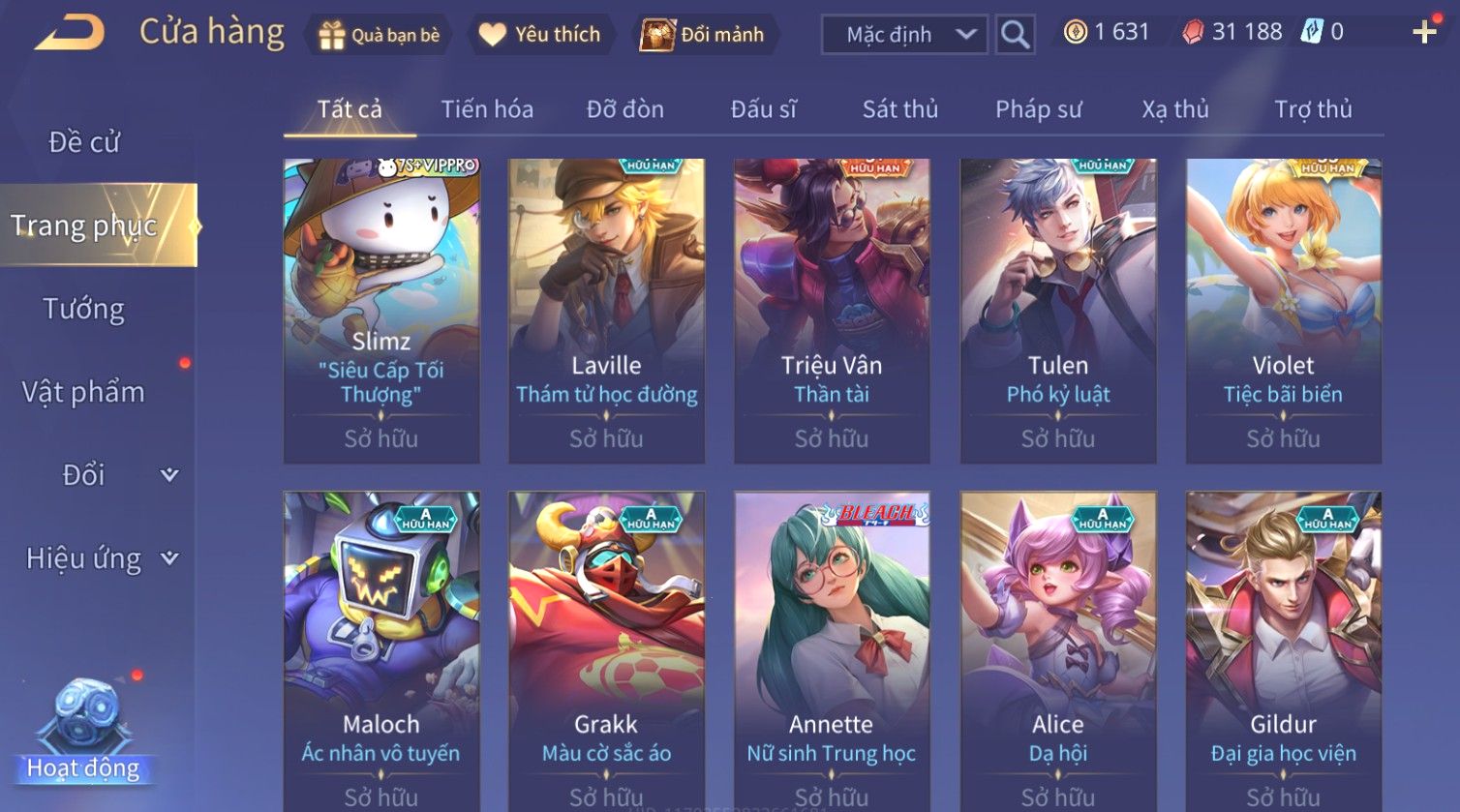
Task: Select the Violet Tiệc bãi biển skin card
Action: tap(1283, 310)
